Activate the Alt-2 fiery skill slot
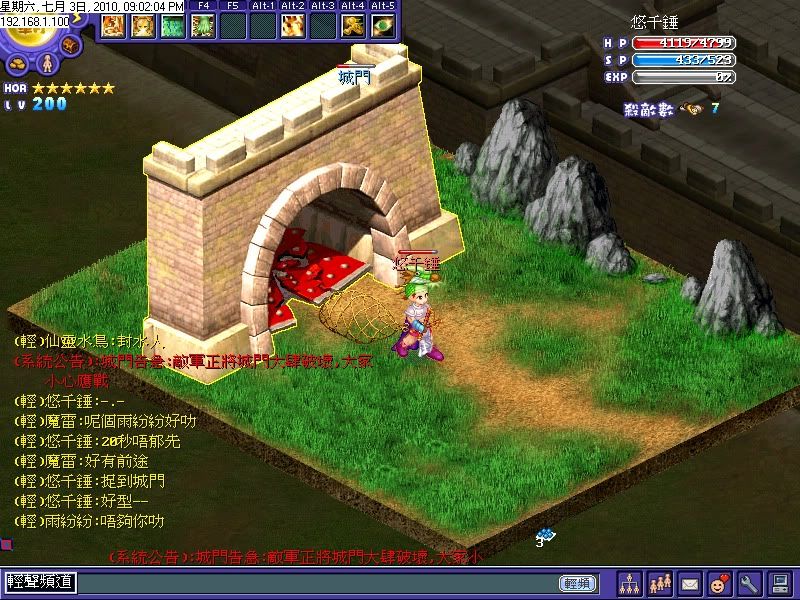The width and height of the screenshot is (800, 600). click(x=293, y=26)
